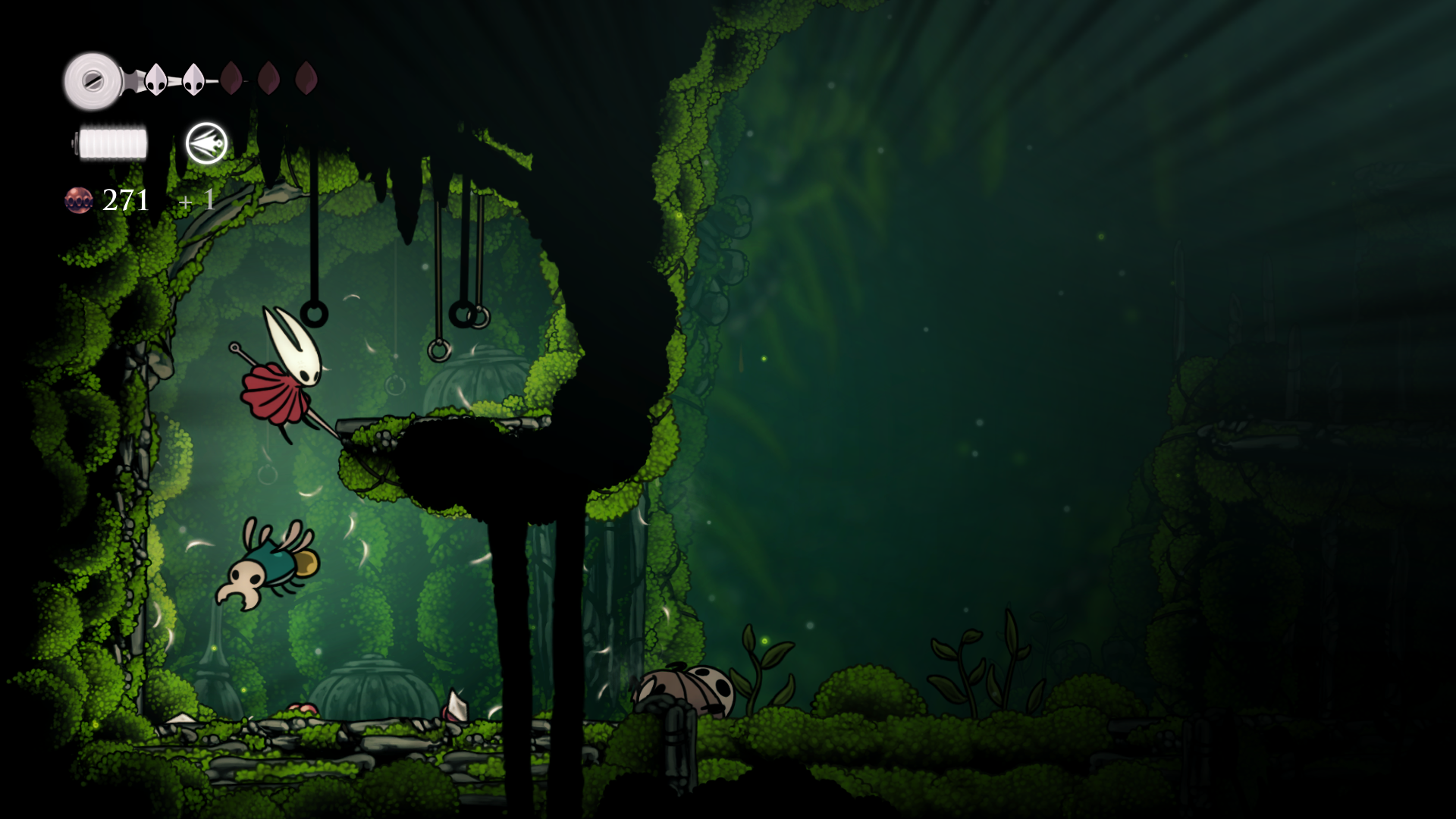Click the rosary beads currency icon
Image resolution: width=1456 pixels, height=819 pixels.
point(79,200)
